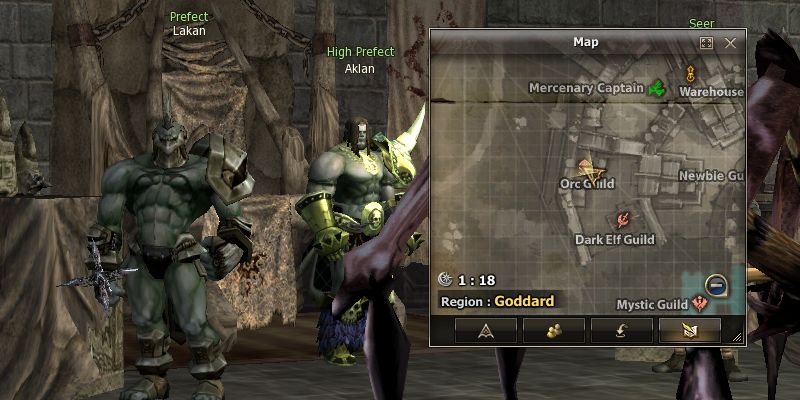This screenshot has height=400, width=800.
Task: Select the Mystic Guild map marker
Action: pyautogui.click(x=699, y=304)
